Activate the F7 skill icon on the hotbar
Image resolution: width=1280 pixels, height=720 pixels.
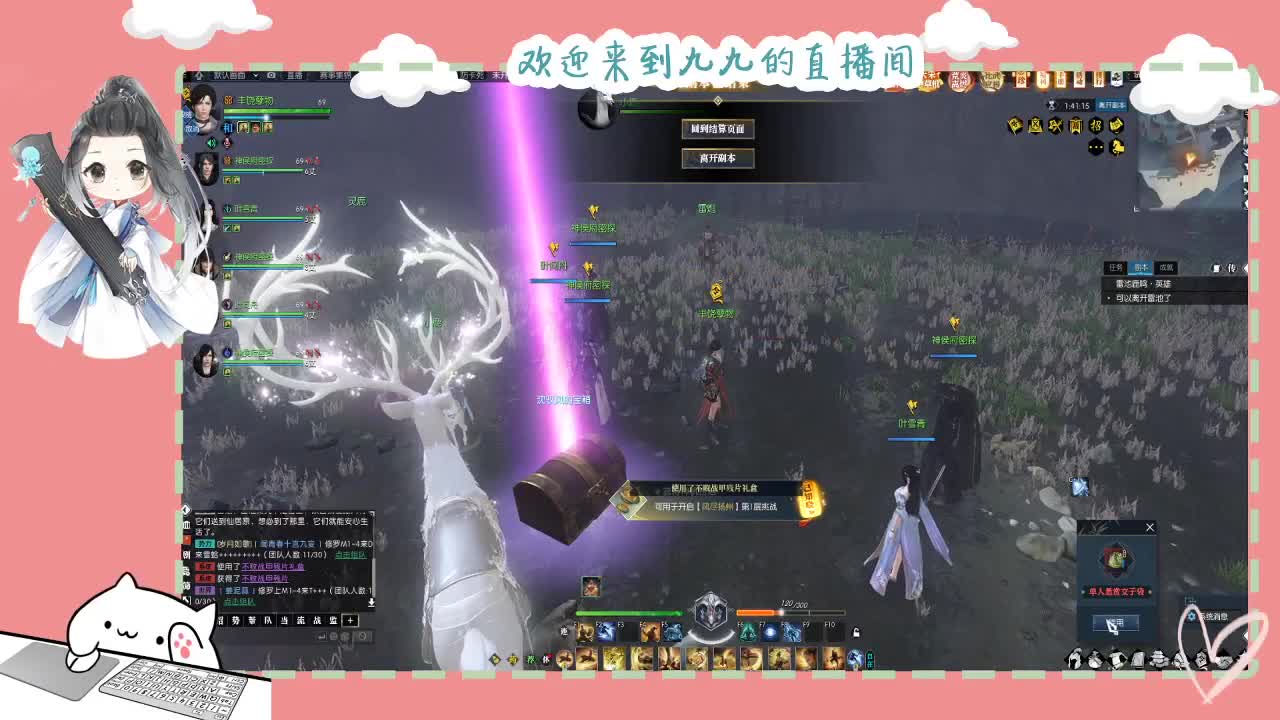click(769, 633)
